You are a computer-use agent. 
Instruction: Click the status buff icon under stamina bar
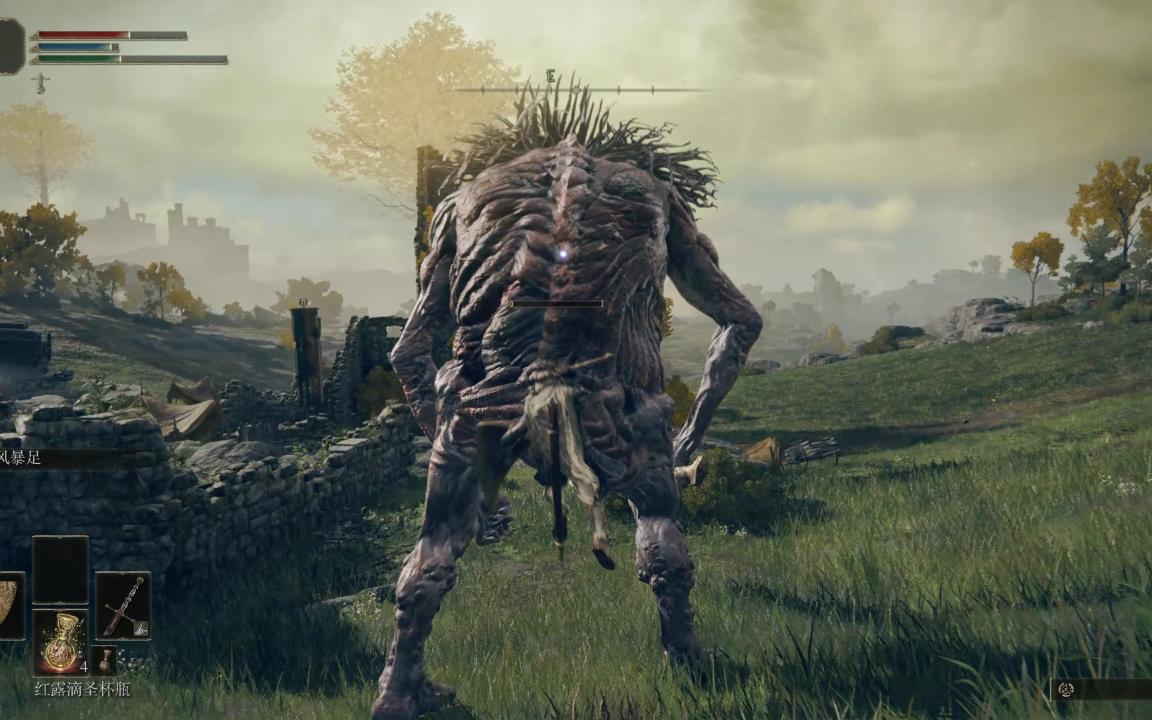click(41, 83)
